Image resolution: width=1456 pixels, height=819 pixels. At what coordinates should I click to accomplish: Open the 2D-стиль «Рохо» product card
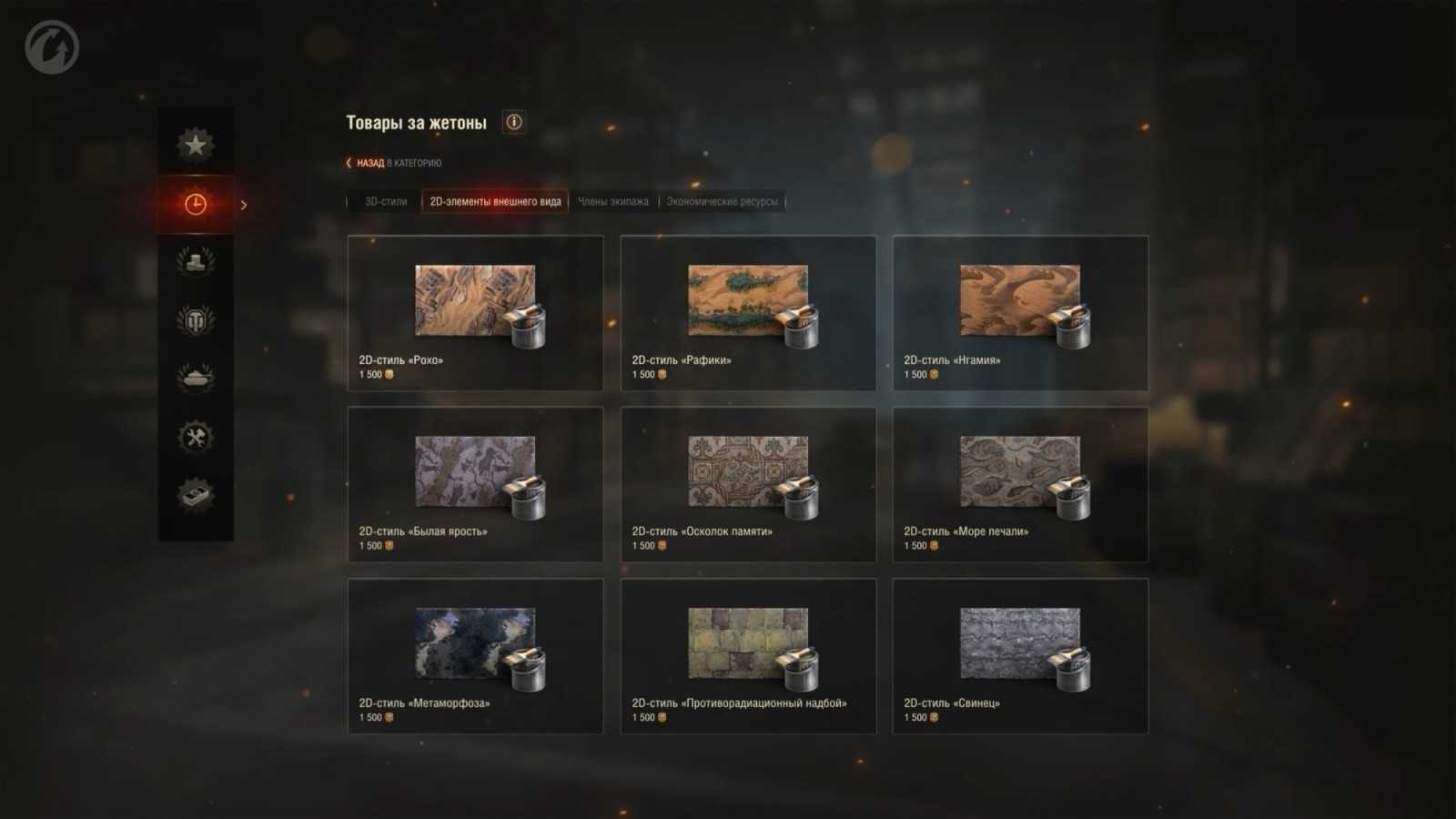click(474, 313)
